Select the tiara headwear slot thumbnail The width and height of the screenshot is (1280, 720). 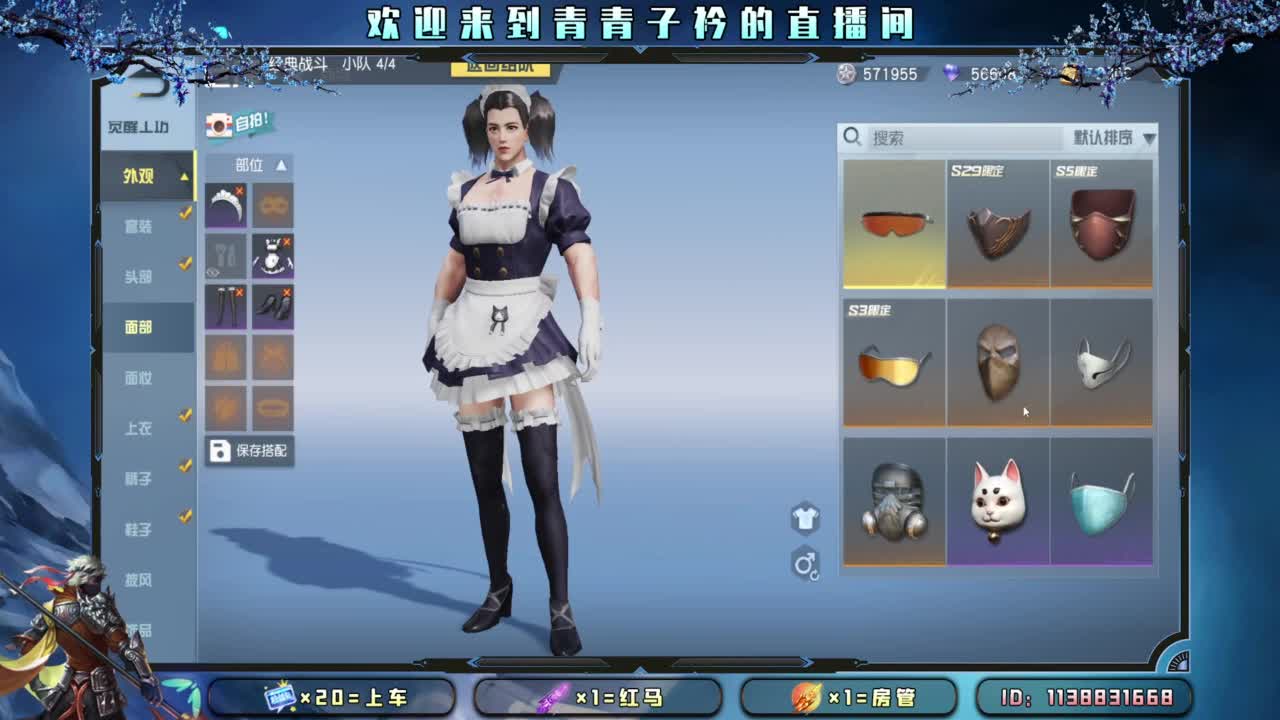click(x=226, y=207)
